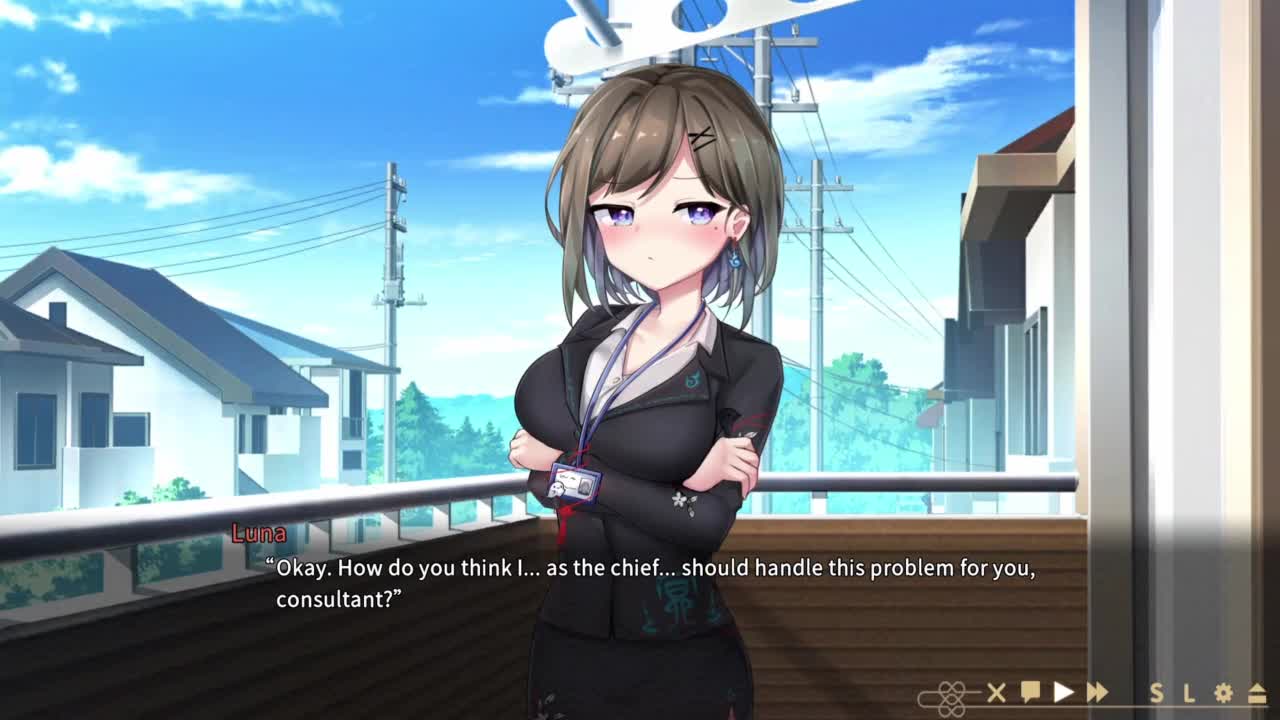Open the dialogue log speech bubble
This screenshot has height=720, width=1280.
(1030, 692)
